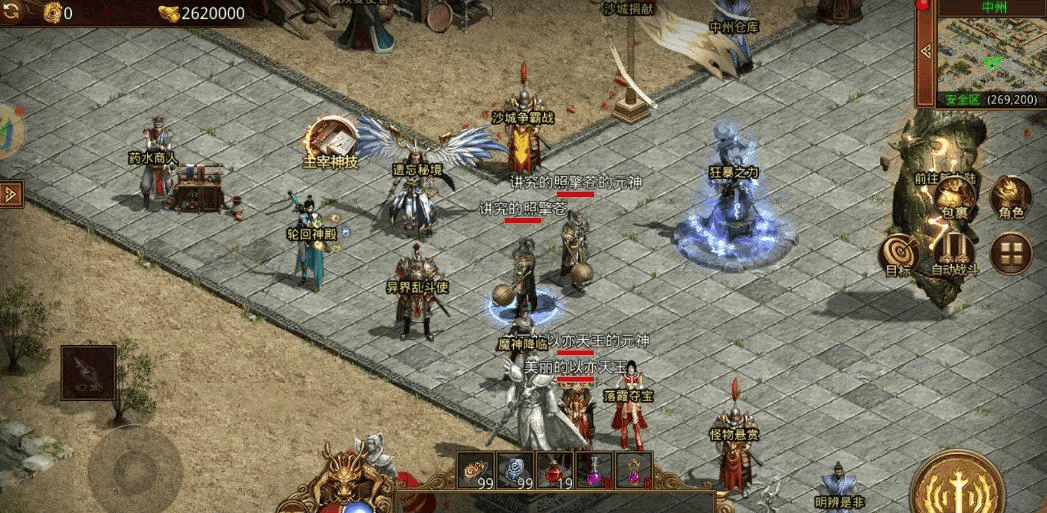Select the scroll slot in the hotbar
Image resolution: width=1047 pixels, height=513 pixels.
[476, 470]
